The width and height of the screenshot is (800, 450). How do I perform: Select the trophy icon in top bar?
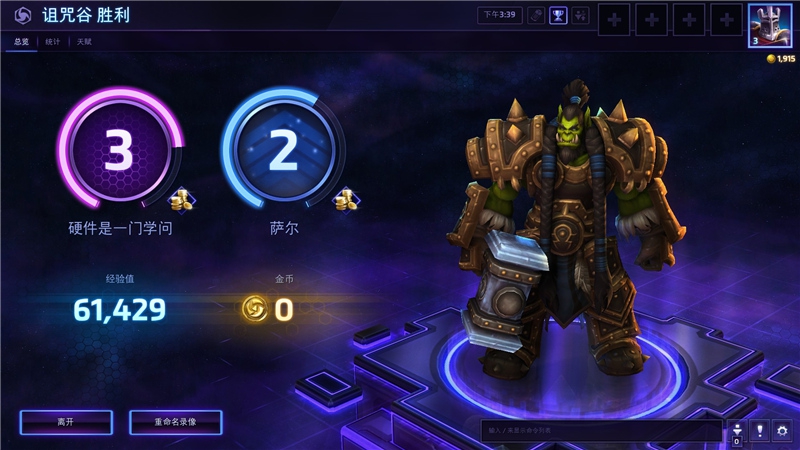559,16
